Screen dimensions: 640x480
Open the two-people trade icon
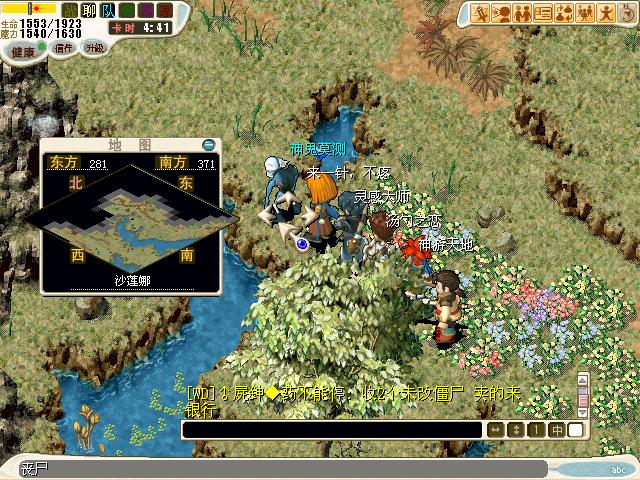[x=524, y=13]
